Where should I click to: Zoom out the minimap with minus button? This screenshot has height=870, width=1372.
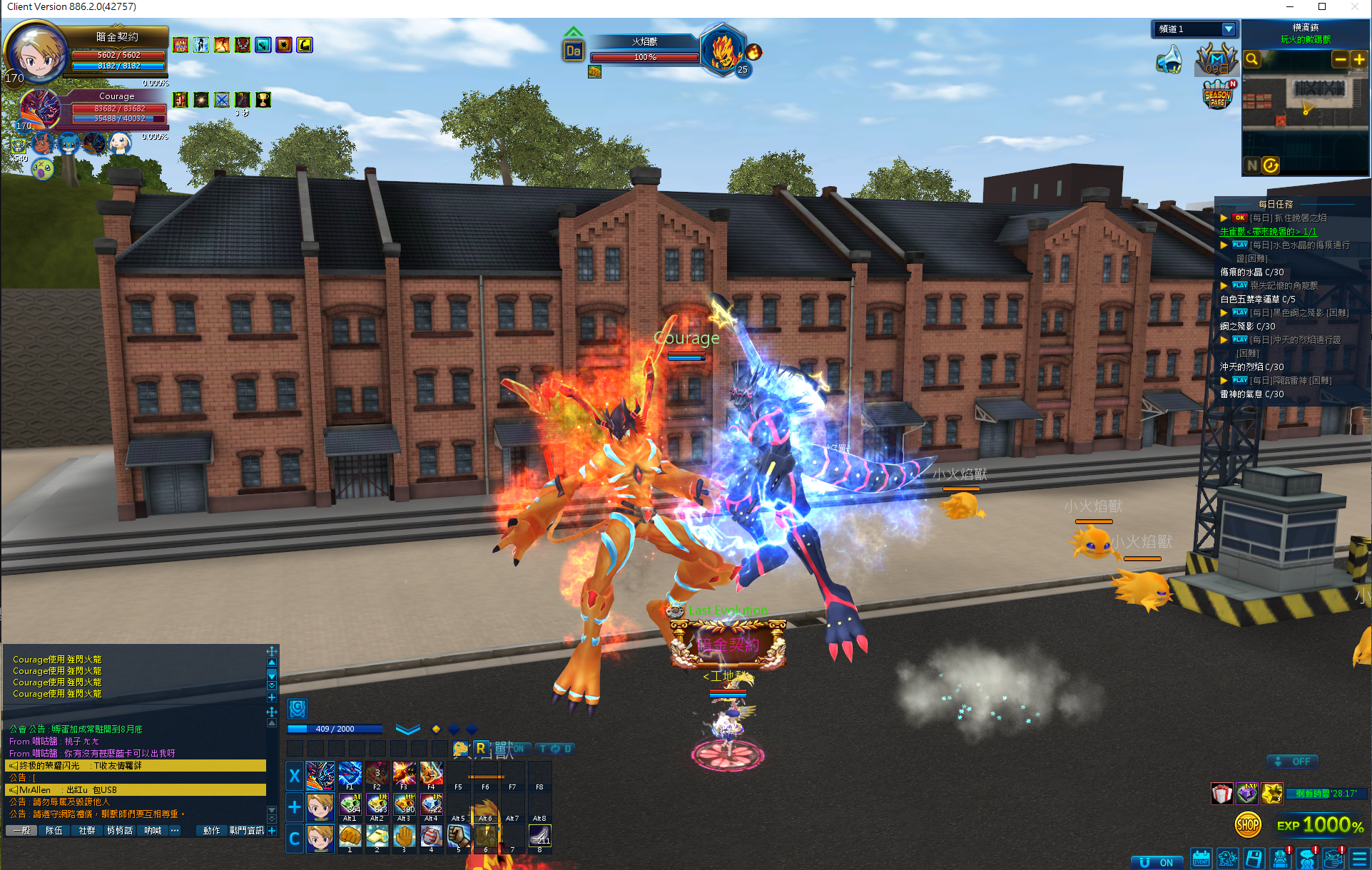(x=1340, y=60)
